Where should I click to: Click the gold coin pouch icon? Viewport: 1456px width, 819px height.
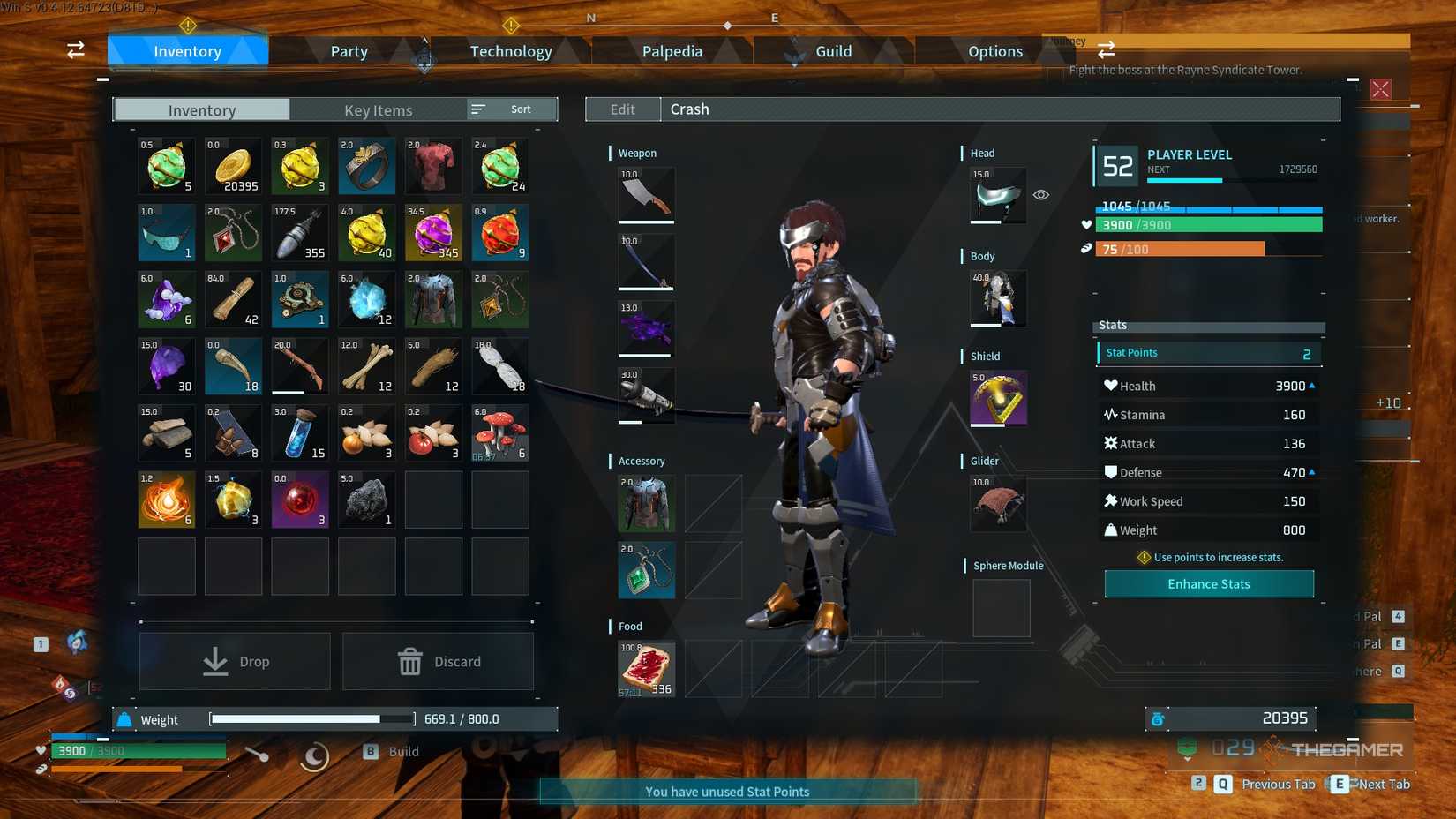click(x=233, y=166)
